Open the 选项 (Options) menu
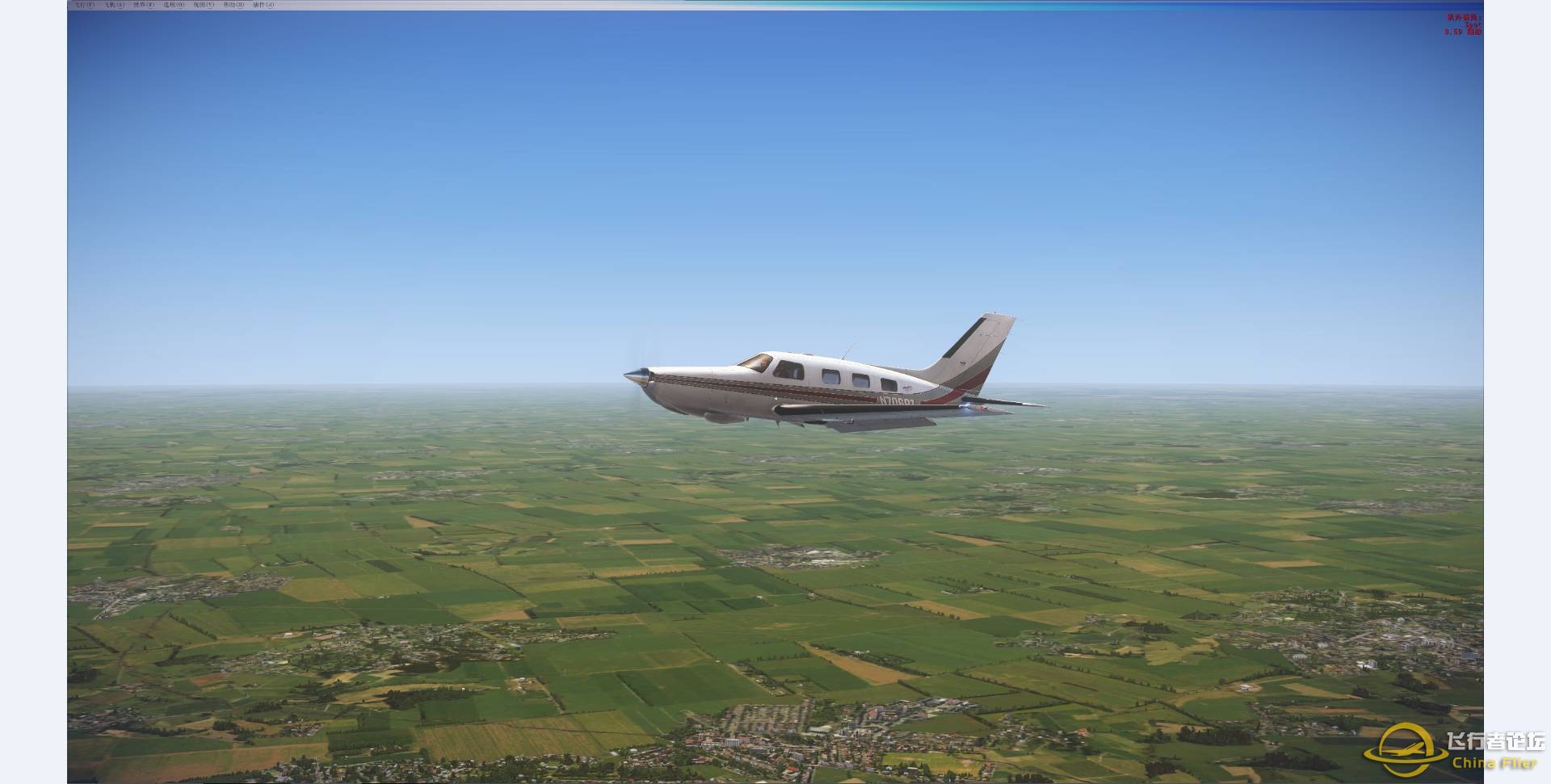The image size is (1551, 784). [174, 5]
